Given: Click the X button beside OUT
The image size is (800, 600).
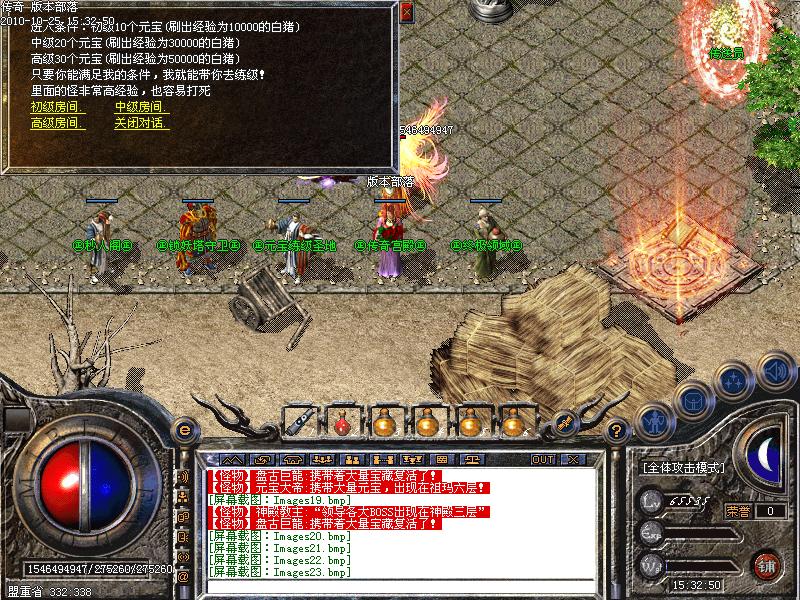Looking at the screenshot, I should pyautogui.click(x=573, y=459).
